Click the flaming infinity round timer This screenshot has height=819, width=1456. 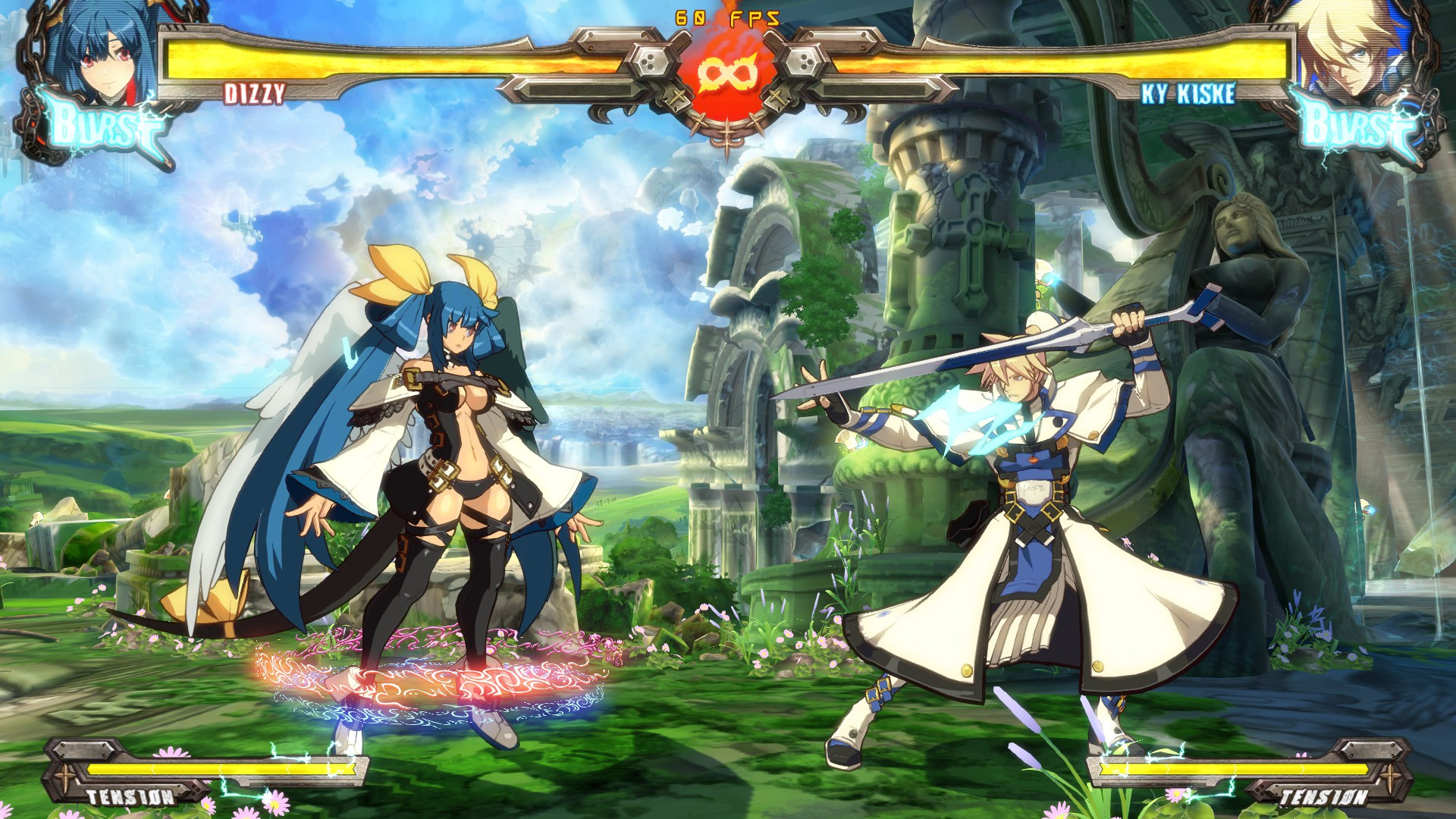click(x=726, y=72)
